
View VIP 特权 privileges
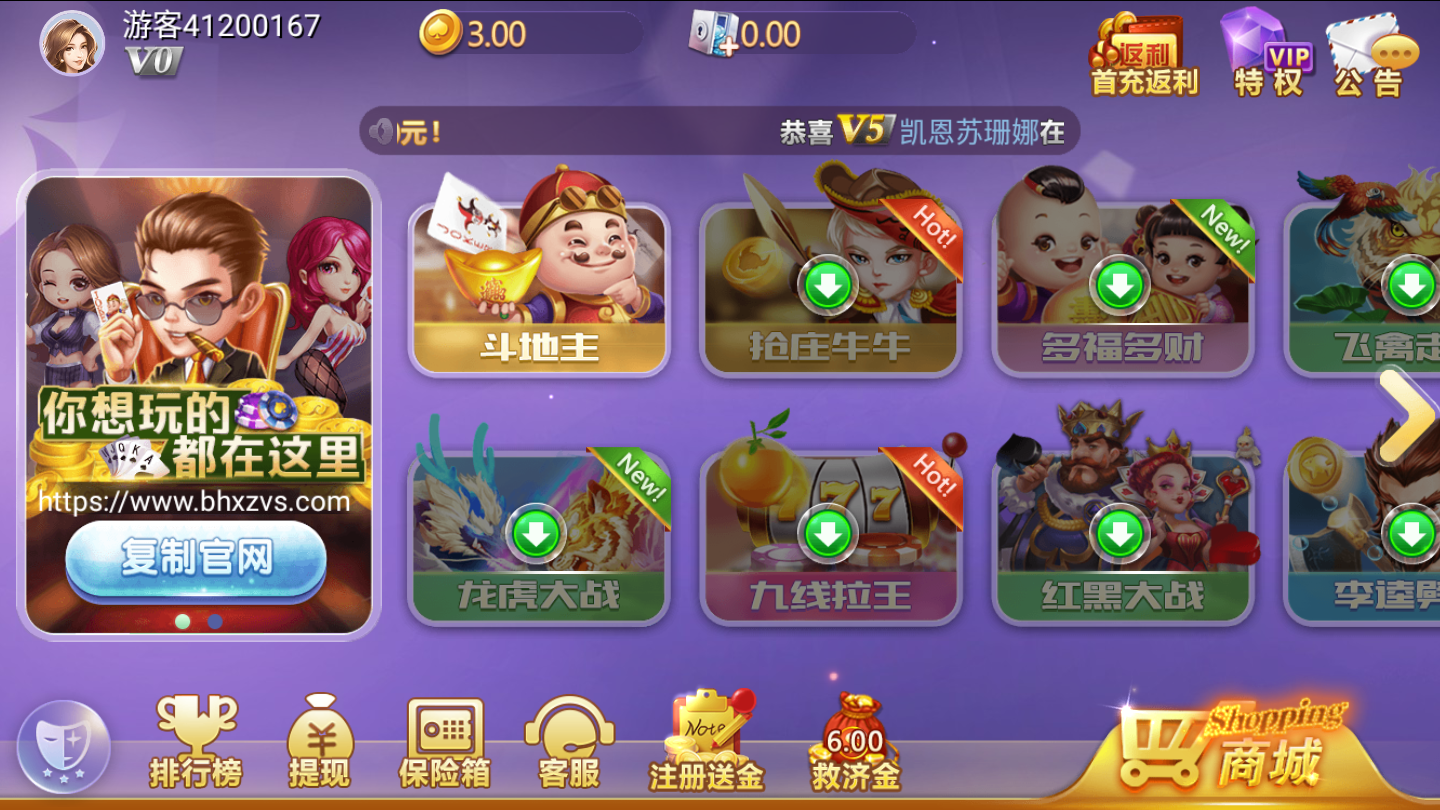[1270, 50]
